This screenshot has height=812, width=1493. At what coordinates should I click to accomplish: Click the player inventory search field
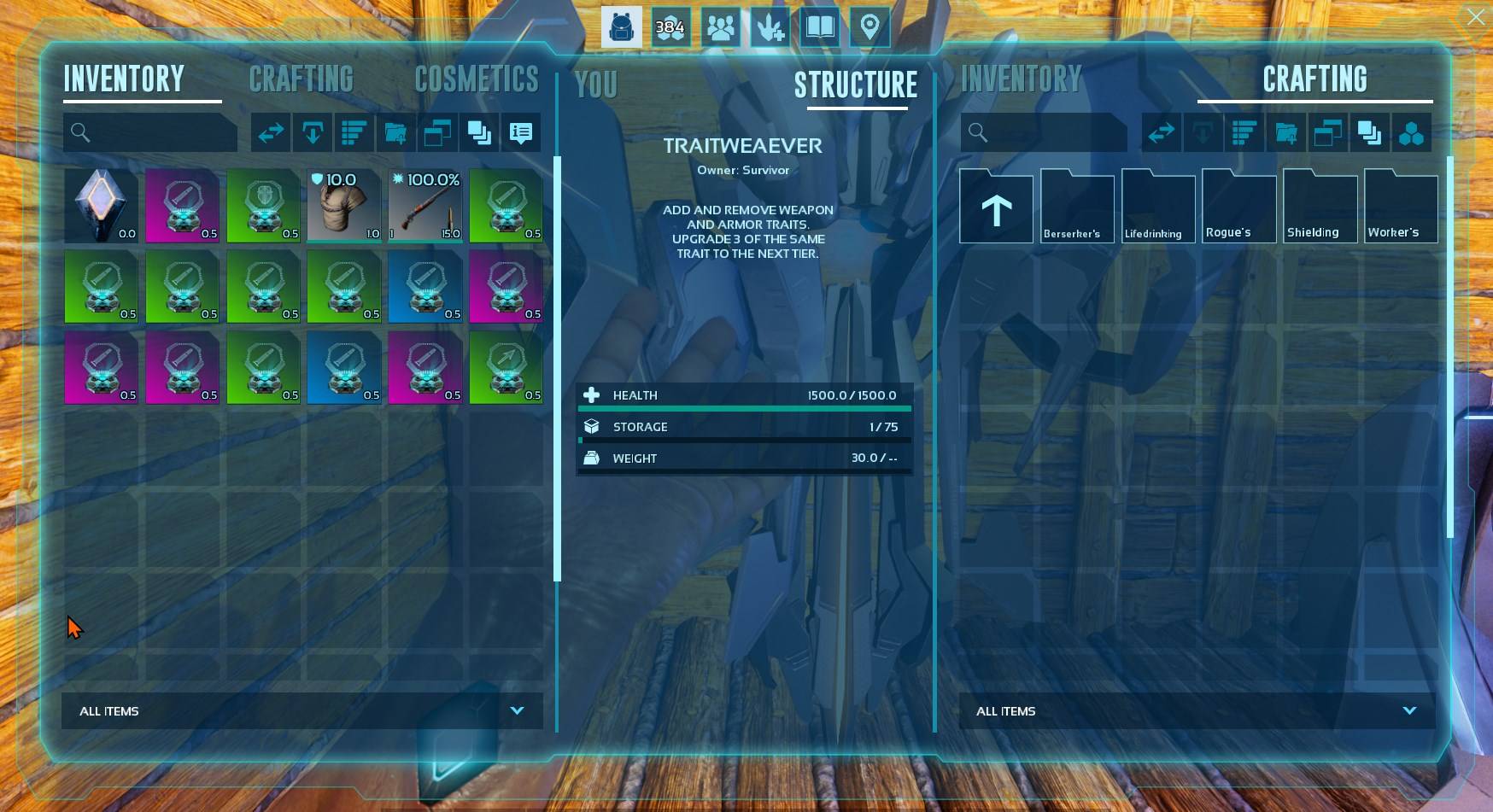pos(159,132)
